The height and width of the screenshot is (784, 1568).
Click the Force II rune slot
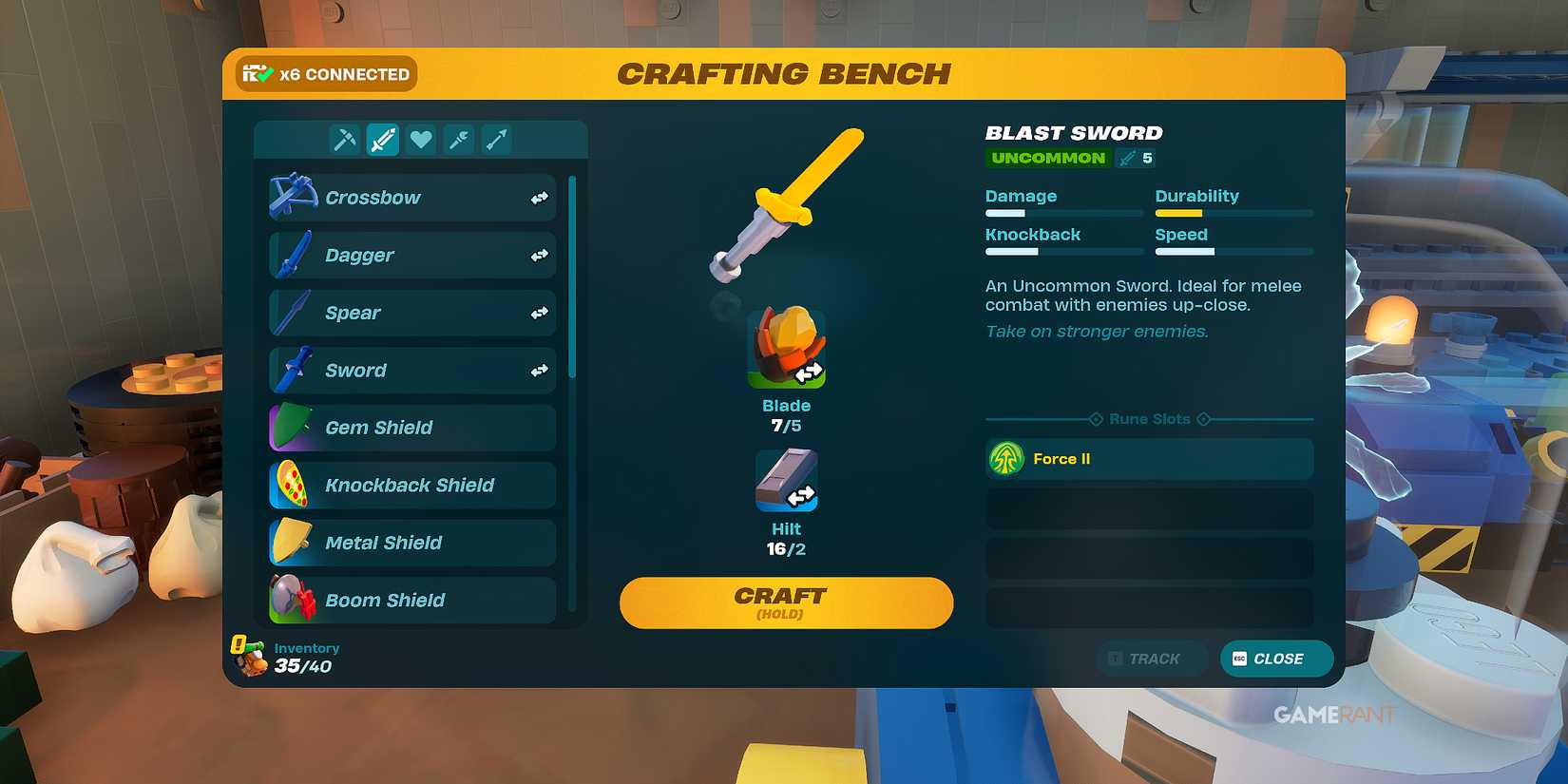[x=1148, y=458]
